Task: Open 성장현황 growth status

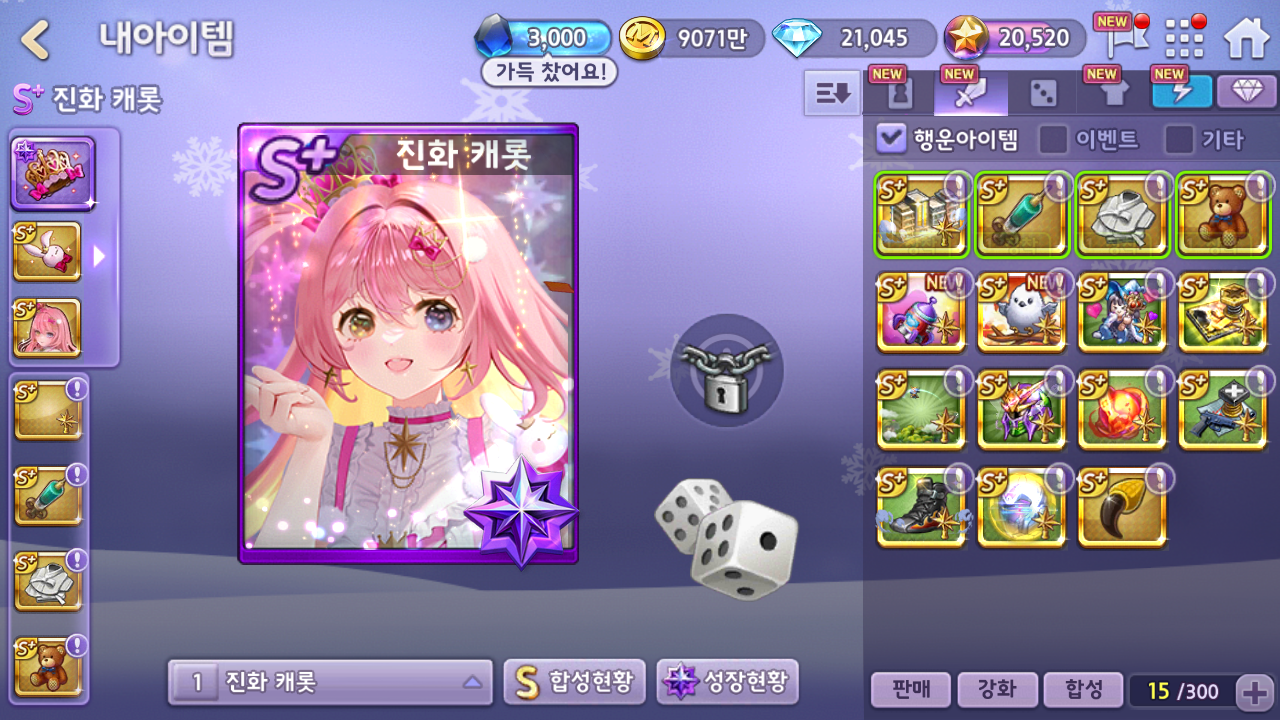Action: coord(727,682)
